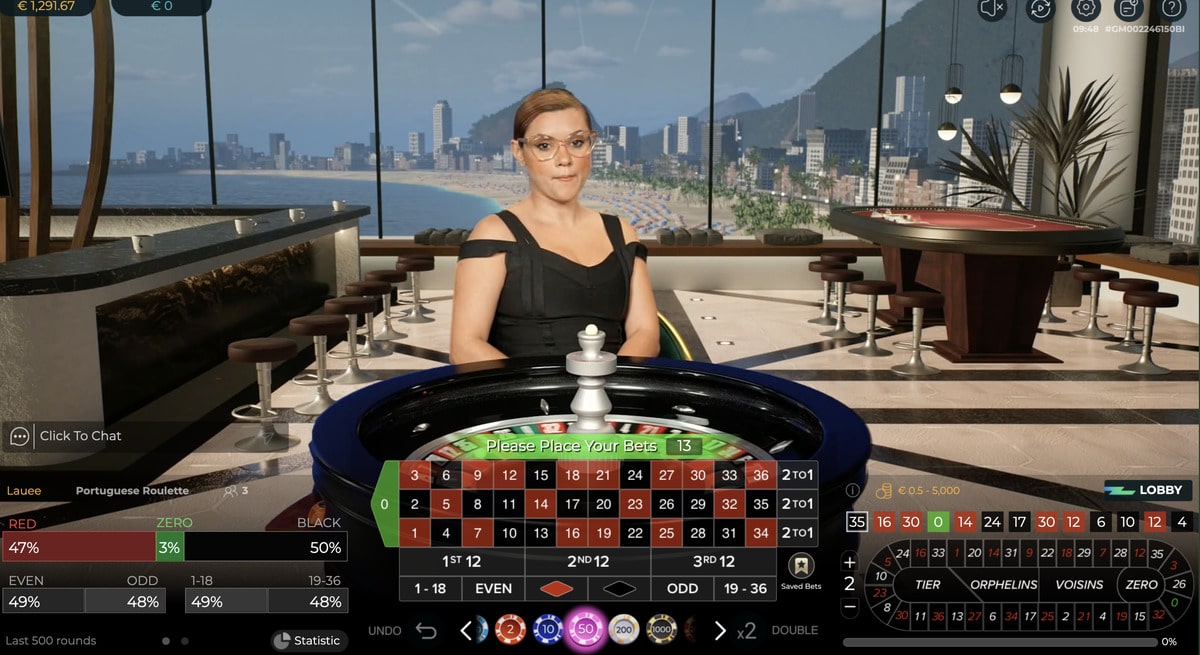Open Saved Bets
The image size is (1200, 655).
tap(801, 571)
